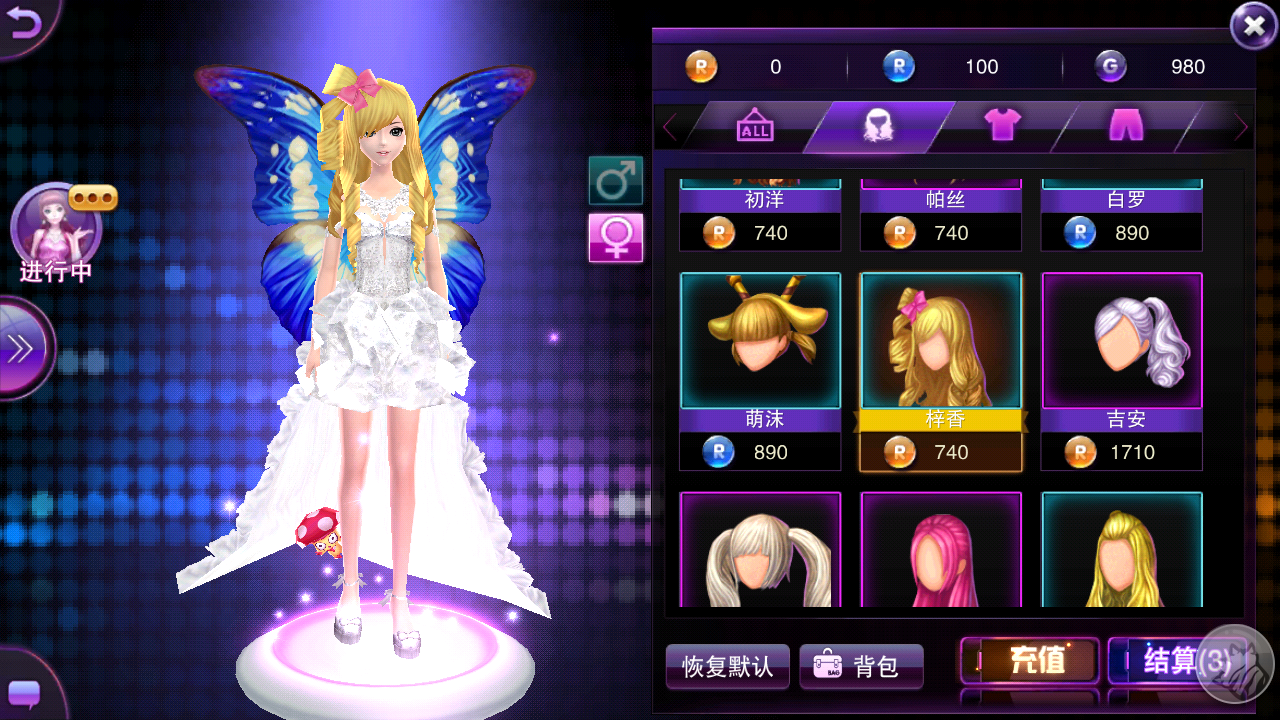Switch to the pants category tab
The width and height of the screenshot is (1280, 720).
[1126, 127]
